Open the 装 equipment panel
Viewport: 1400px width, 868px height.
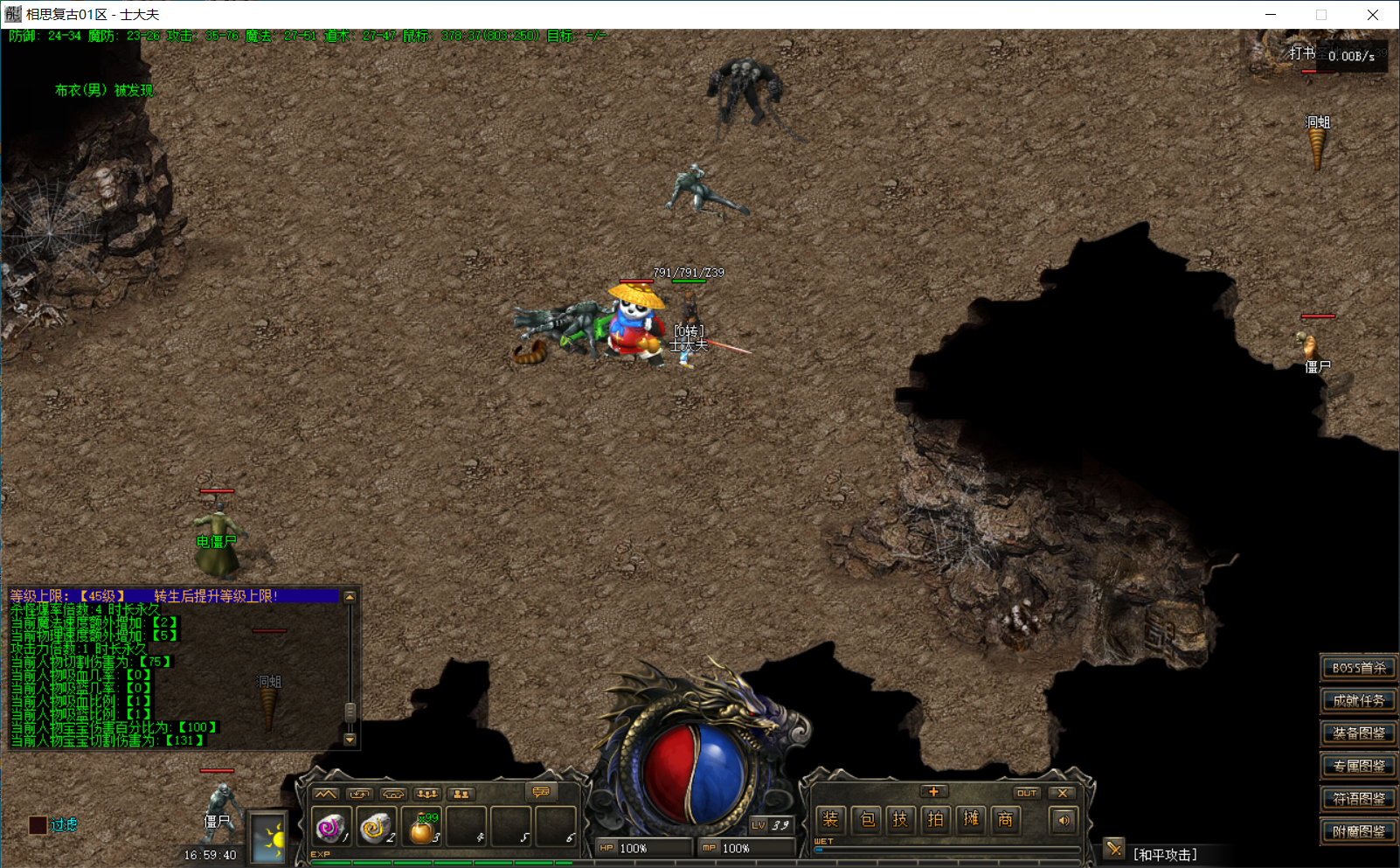point(830,819)
